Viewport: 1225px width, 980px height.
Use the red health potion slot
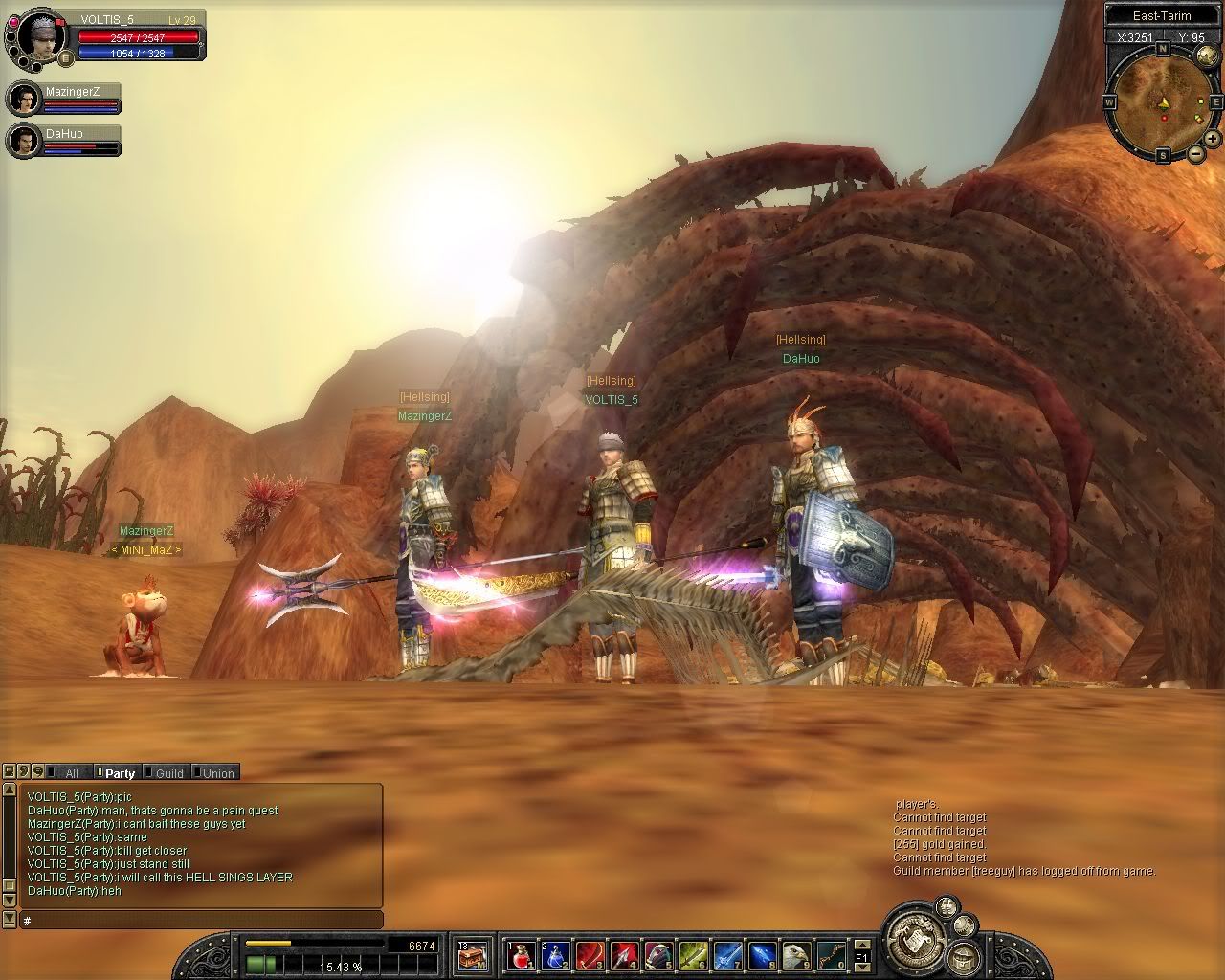click(x=520, y=954)
